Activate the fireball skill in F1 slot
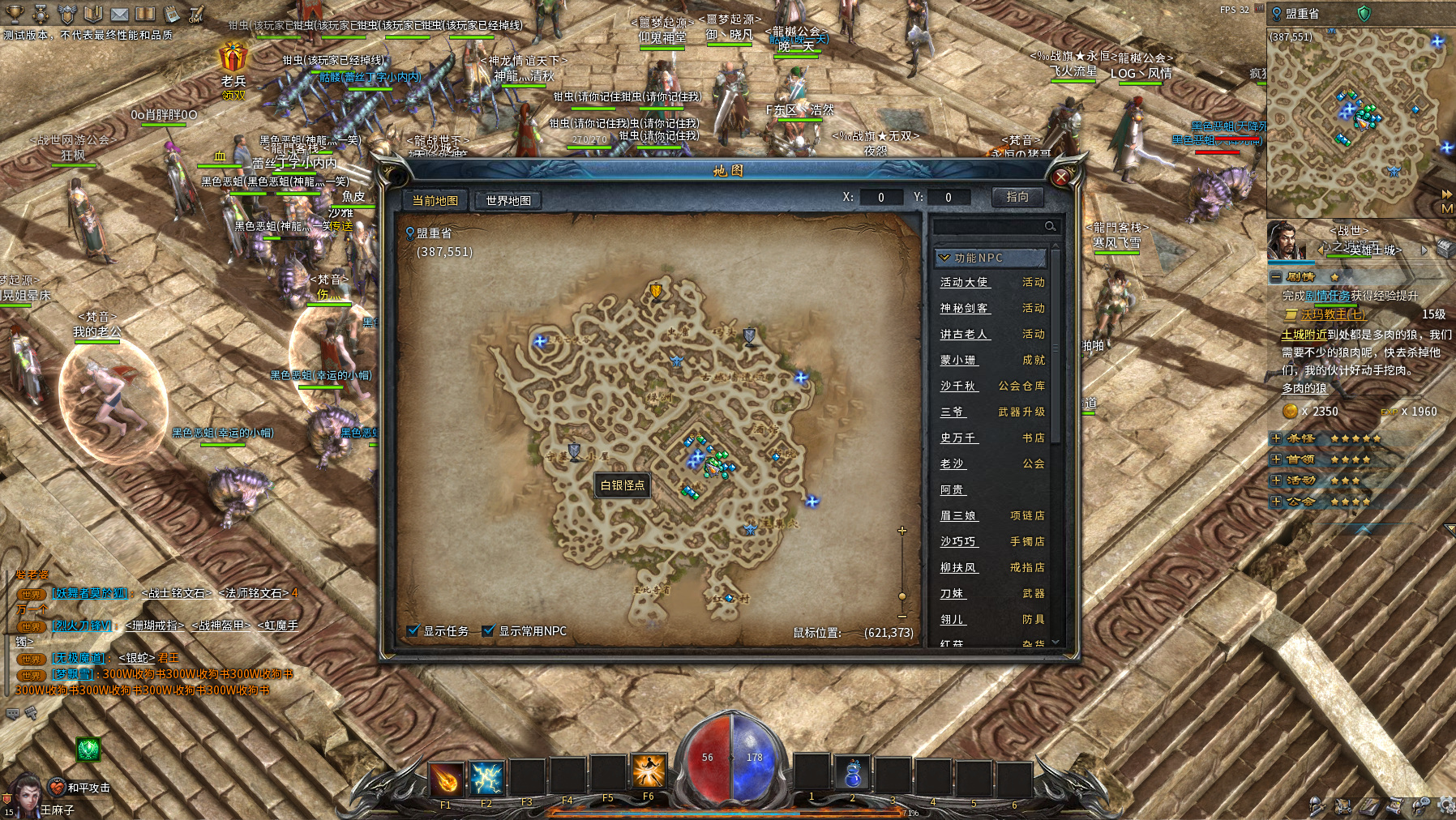The height and width of the screenshot is (820, 1456). [446, 778]
